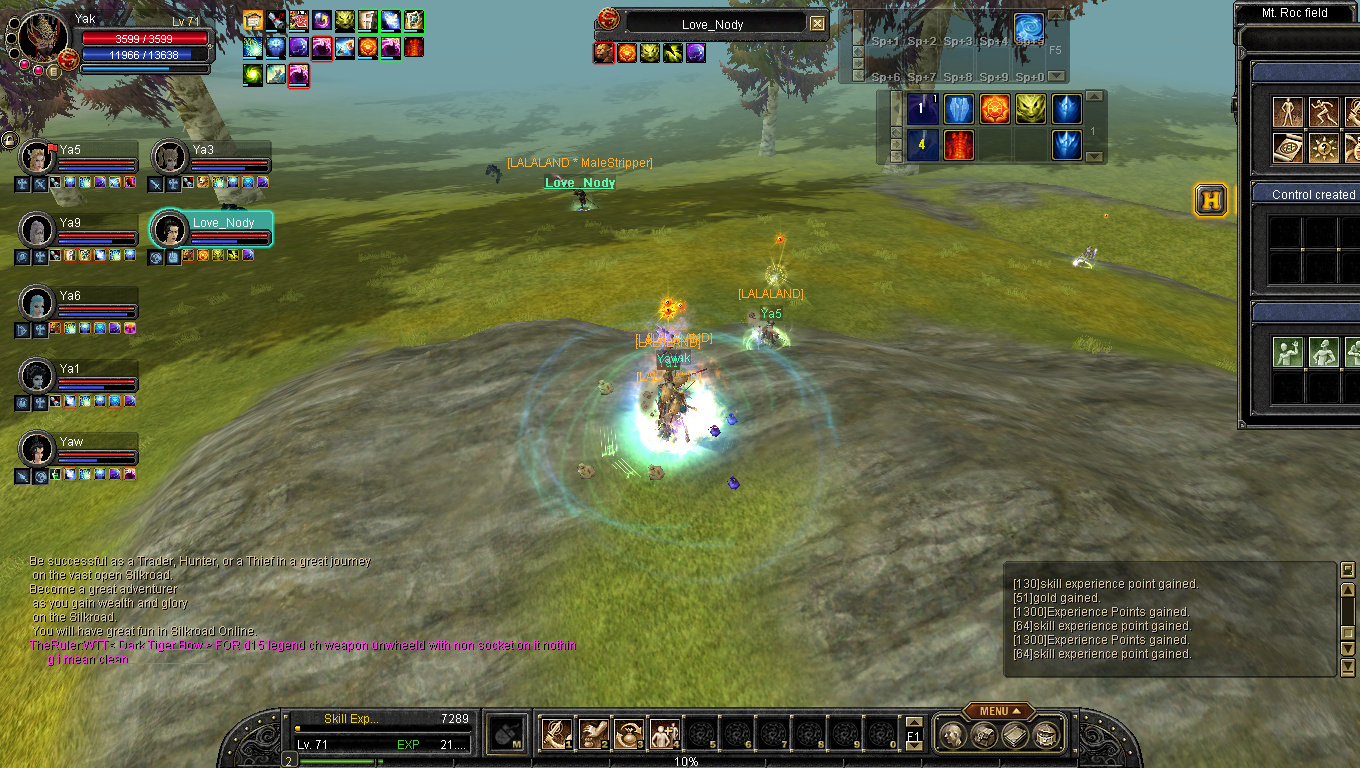
Task: Select party member Ya1's portrait
Action: tap(37, 376)
